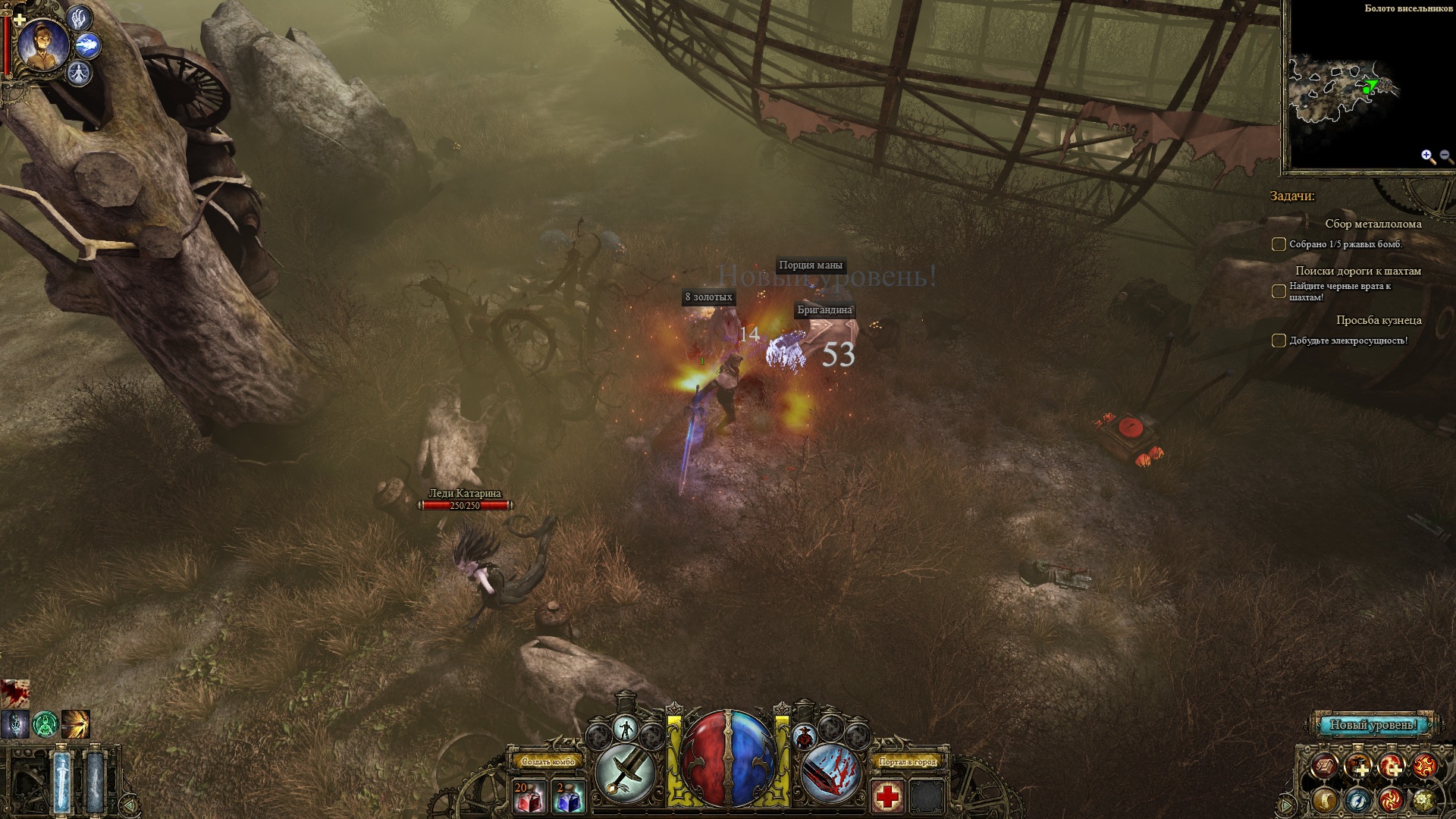This screenshot has height=819, width=1456.
Task: Click the green arrow menu expander
Action: [1286, 805]
